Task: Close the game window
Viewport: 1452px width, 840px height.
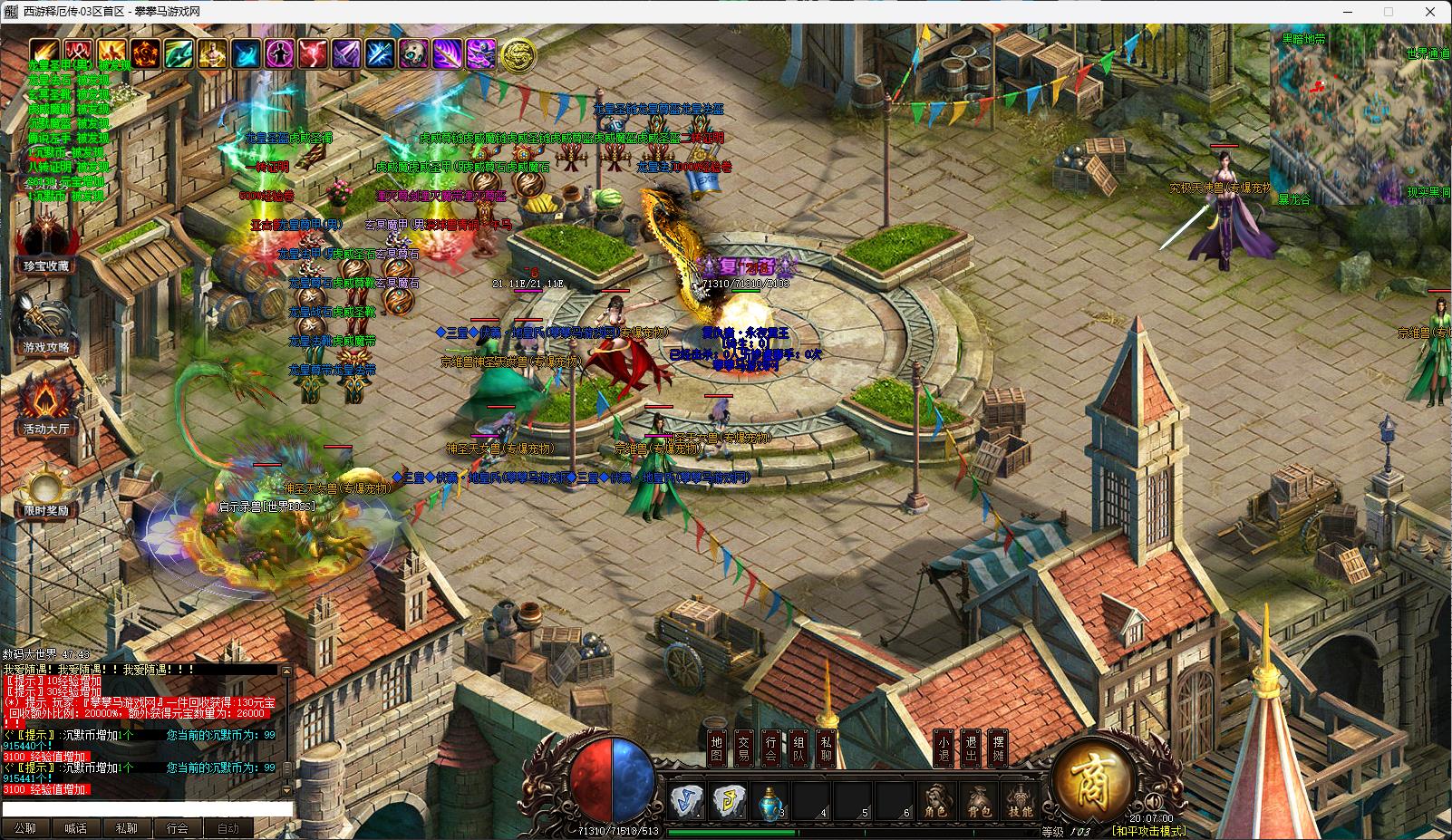Action: (1431, 12)
